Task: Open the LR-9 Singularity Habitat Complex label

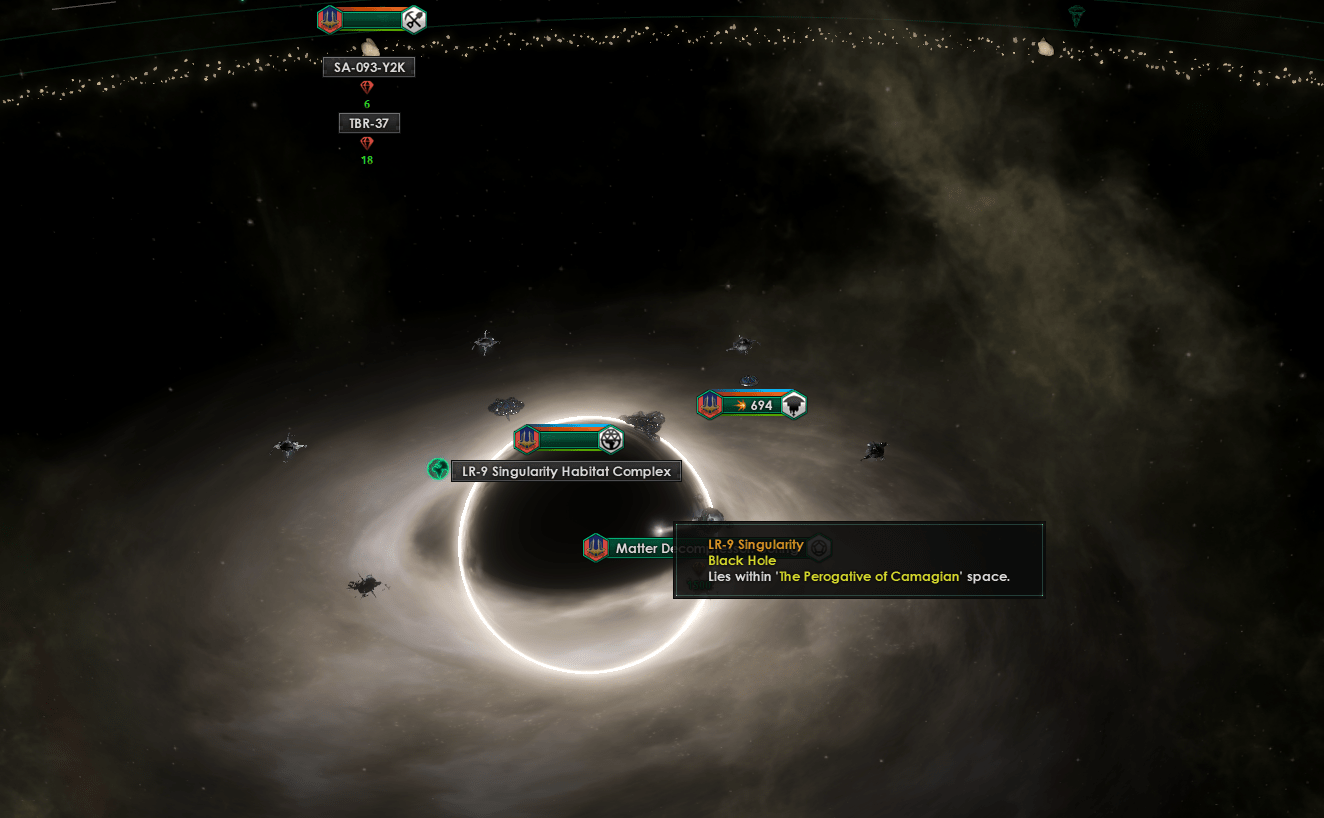Action: (566, 470)
